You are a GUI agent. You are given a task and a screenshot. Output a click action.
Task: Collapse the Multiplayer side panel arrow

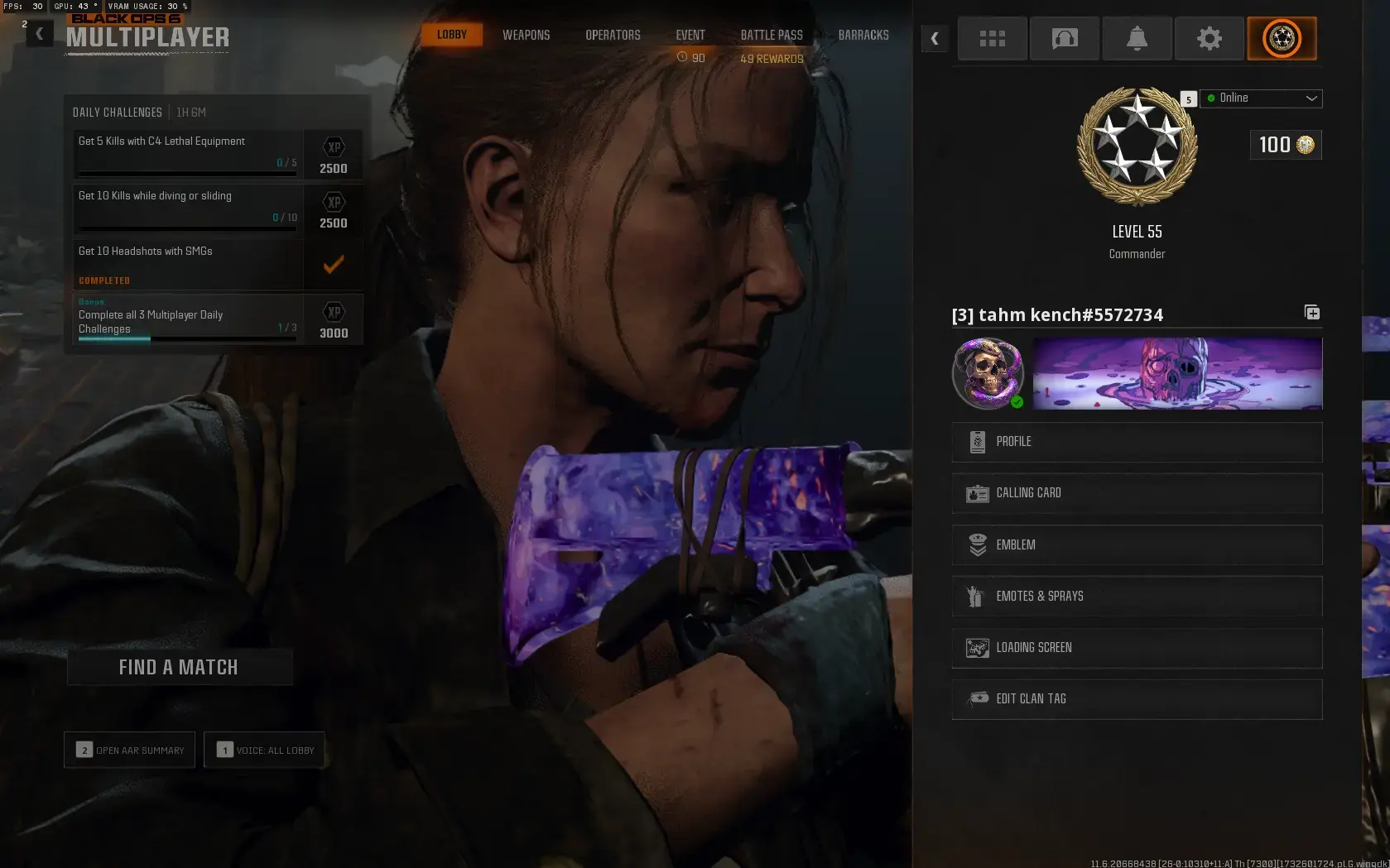coord(39,32)
